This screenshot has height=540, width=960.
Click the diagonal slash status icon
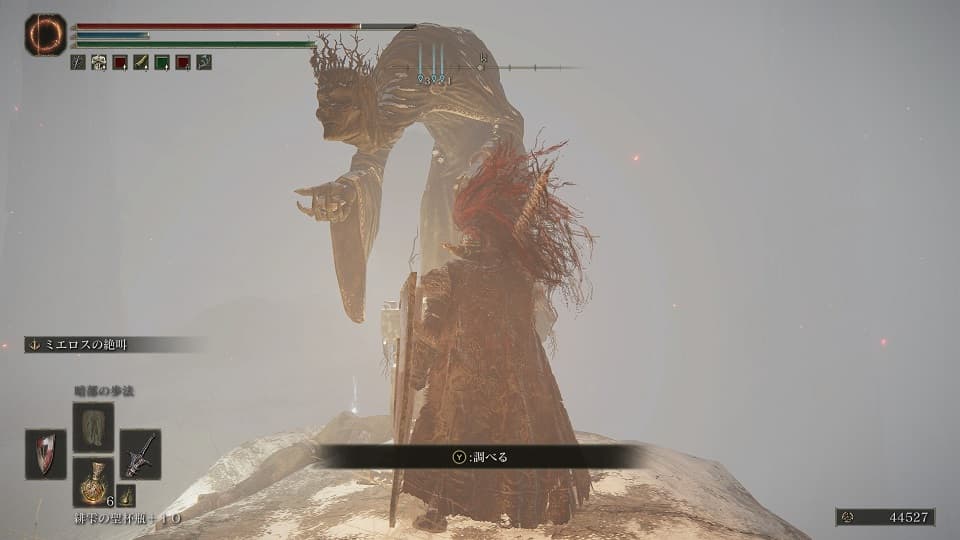(x=78, y=62)
